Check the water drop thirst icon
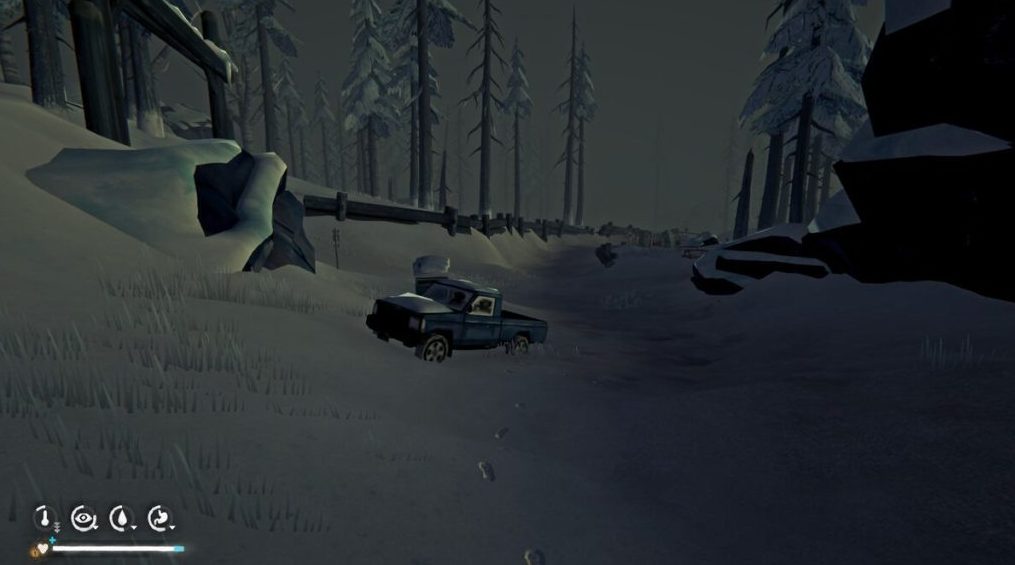 click(x=121, y=518)
